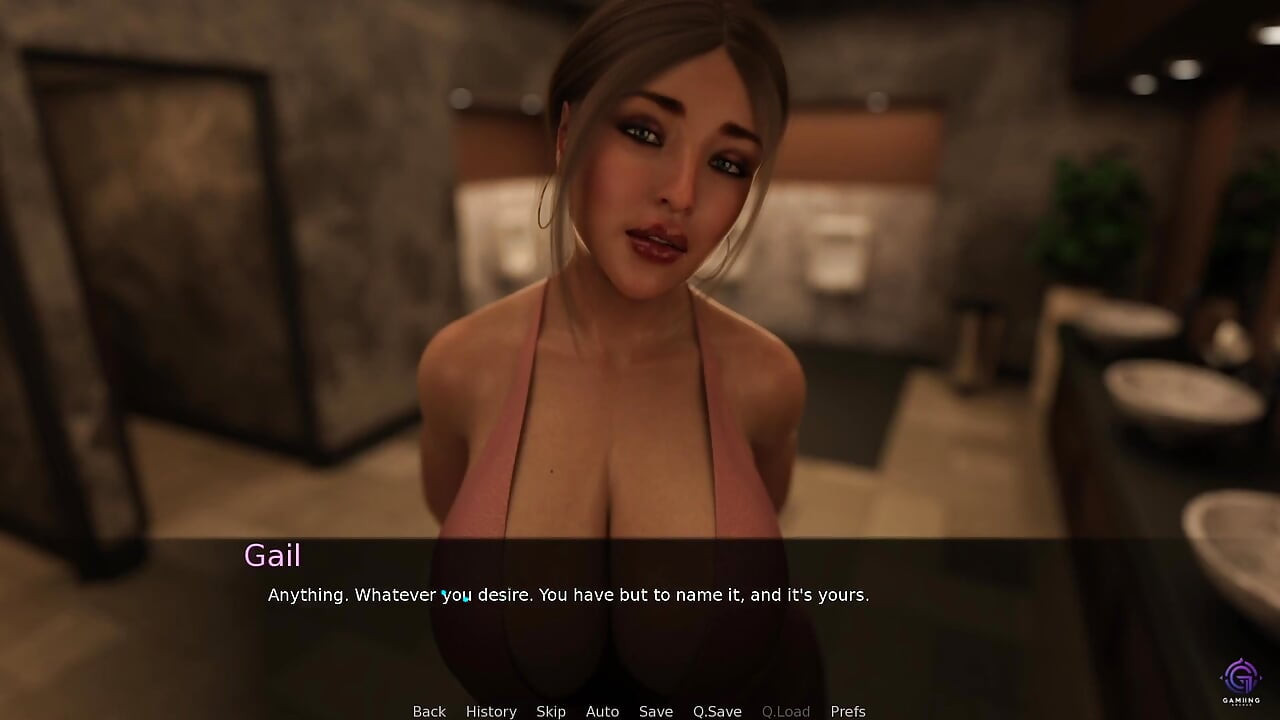Activate Skip mode for dialogue
The width and height of the screenshot is (1280, 720).
pos(551,711)
